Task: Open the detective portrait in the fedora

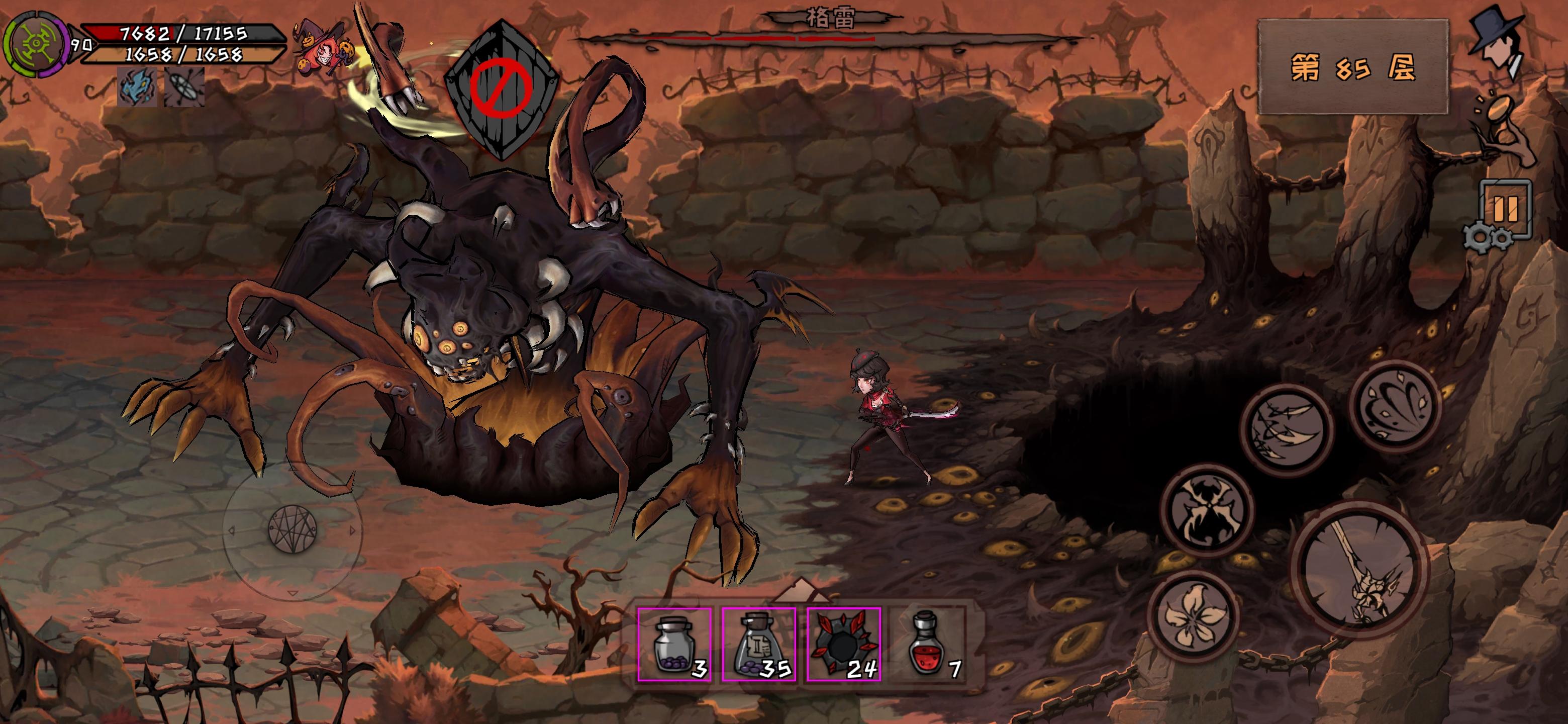Action: click(x=1498, y=43)
